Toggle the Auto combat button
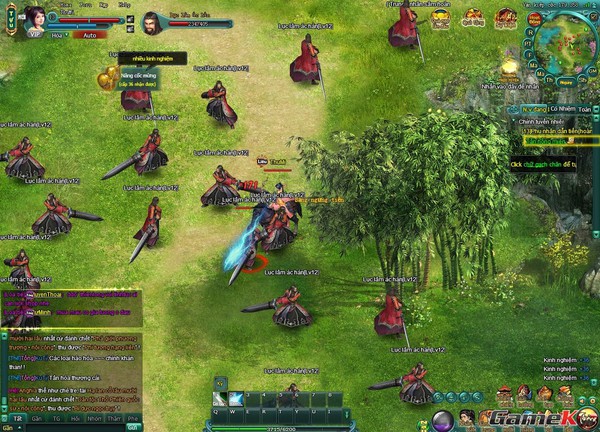600x432 pixels. [89, 34]
